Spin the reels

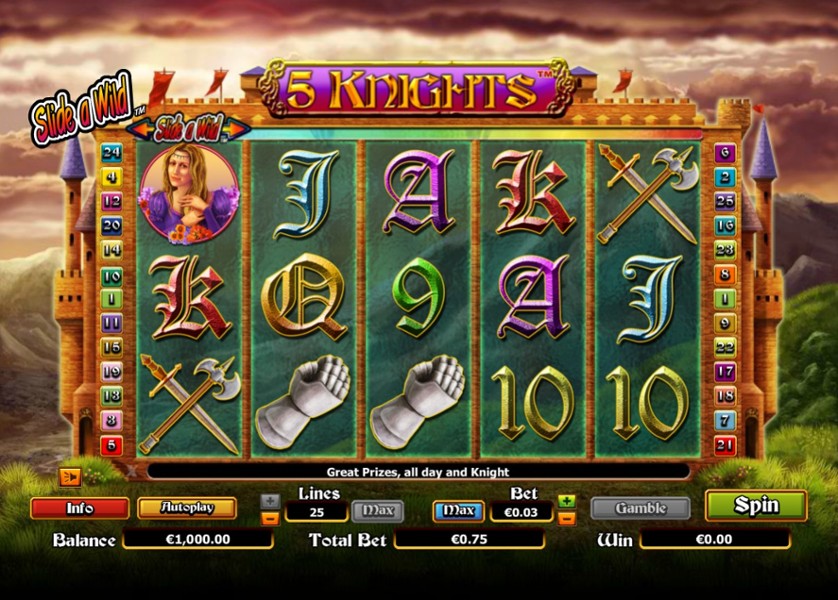(x=755, y=506)
